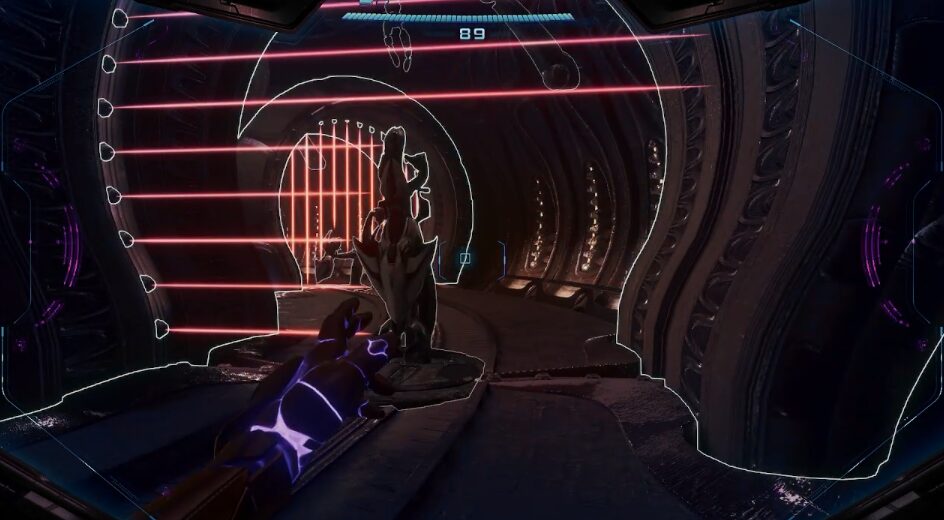Screen dimensions: 944x520
Task: Click the blue square scan reticle
Action: click(x=464, y=259)
